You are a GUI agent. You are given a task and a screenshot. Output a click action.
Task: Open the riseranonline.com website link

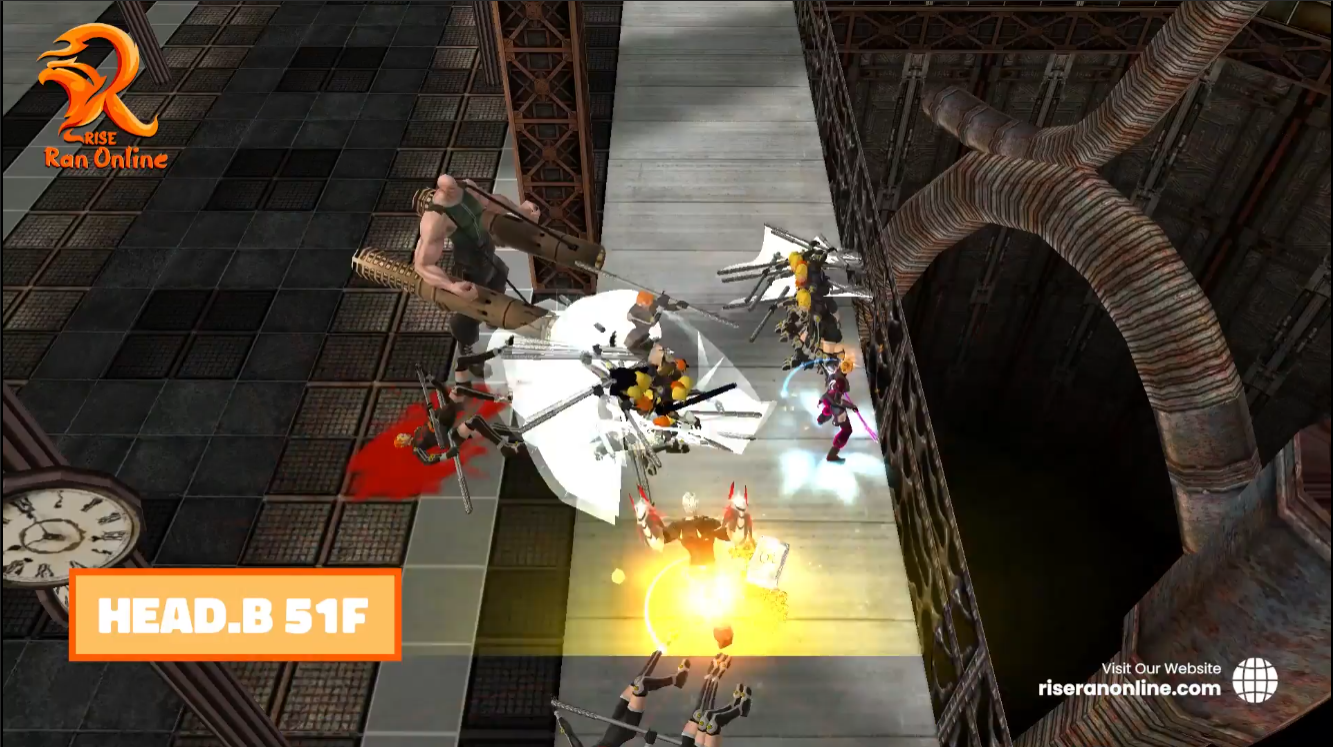[1129, 688]
